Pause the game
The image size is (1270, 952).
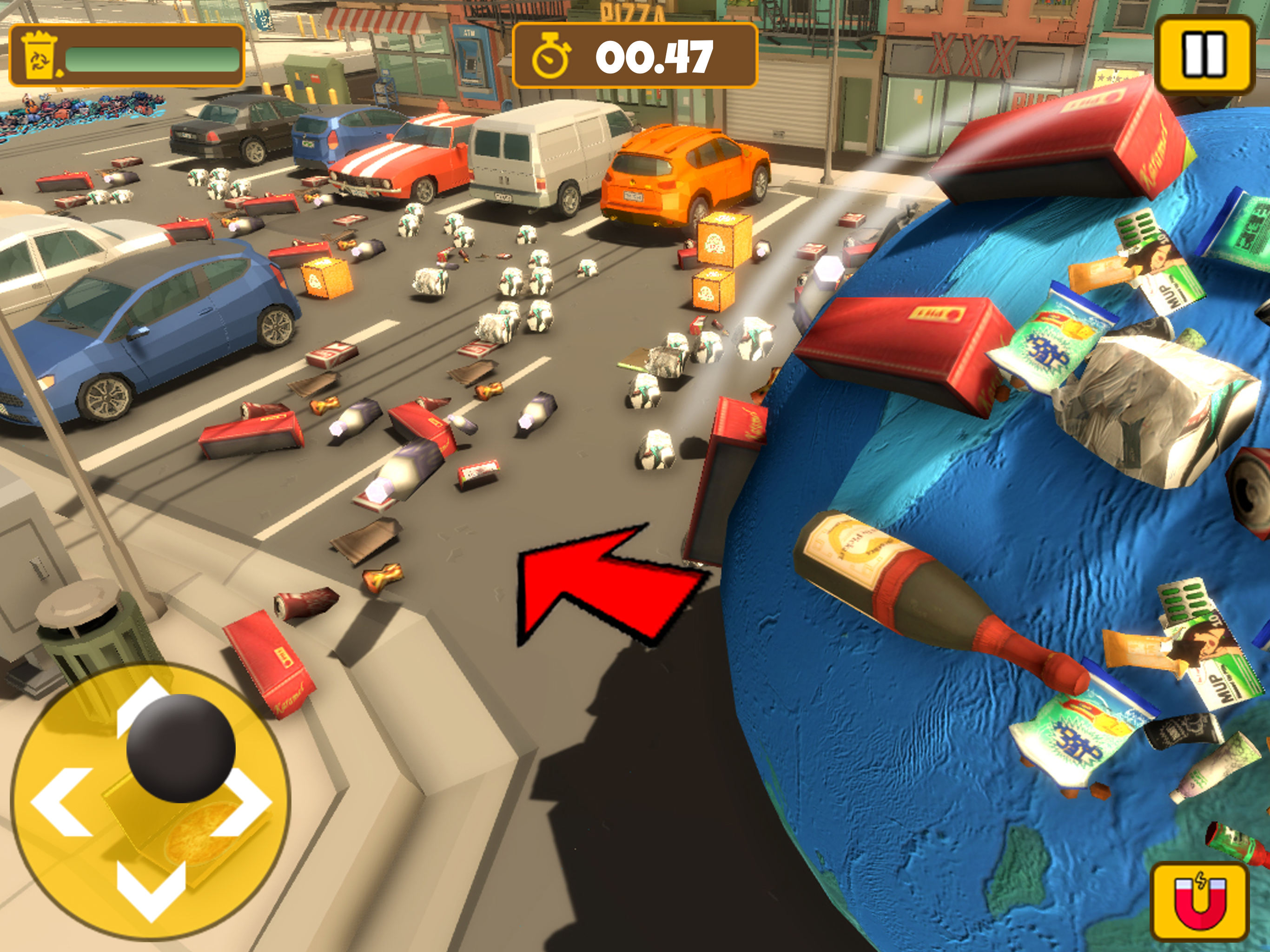[1204, 55]
